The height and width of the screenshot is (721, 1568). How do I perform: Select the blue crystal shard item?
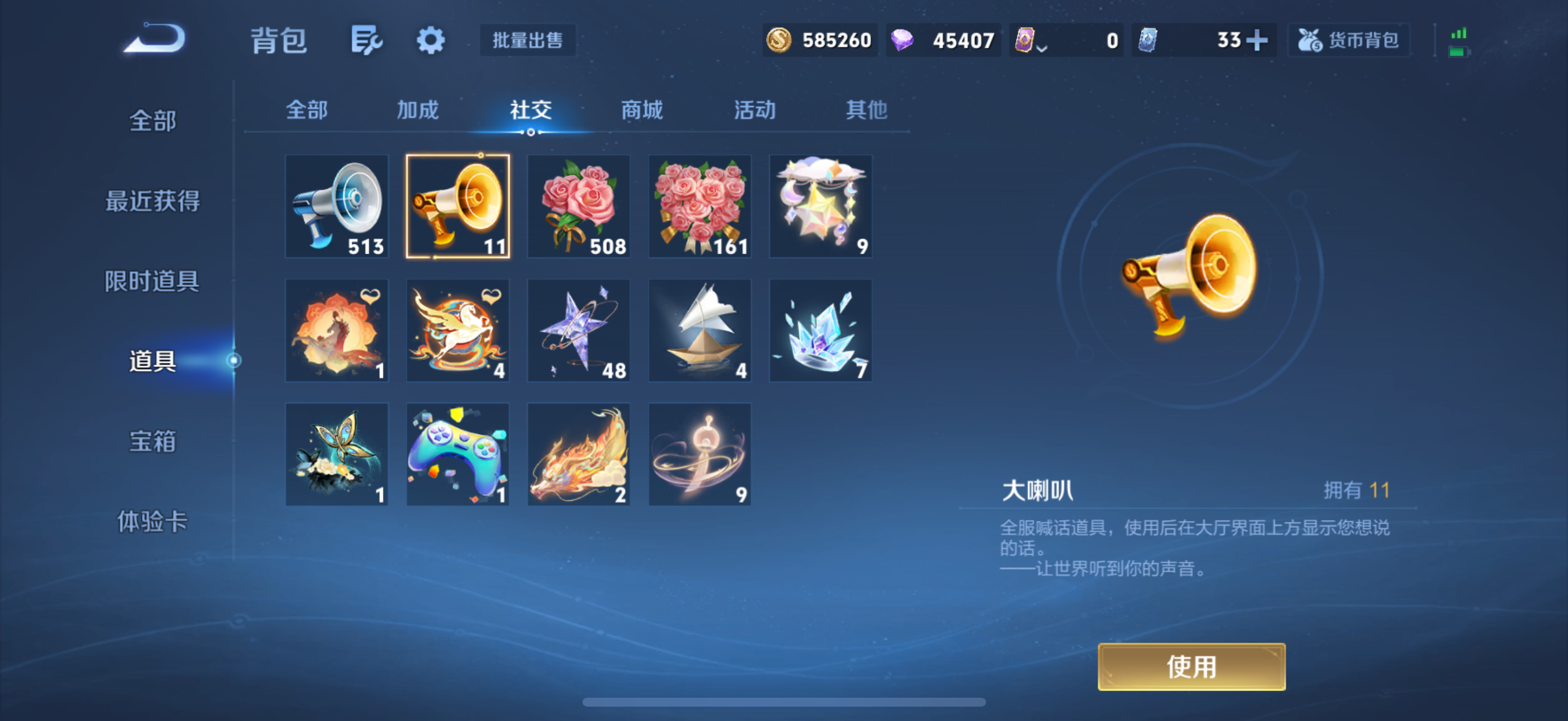820,331
